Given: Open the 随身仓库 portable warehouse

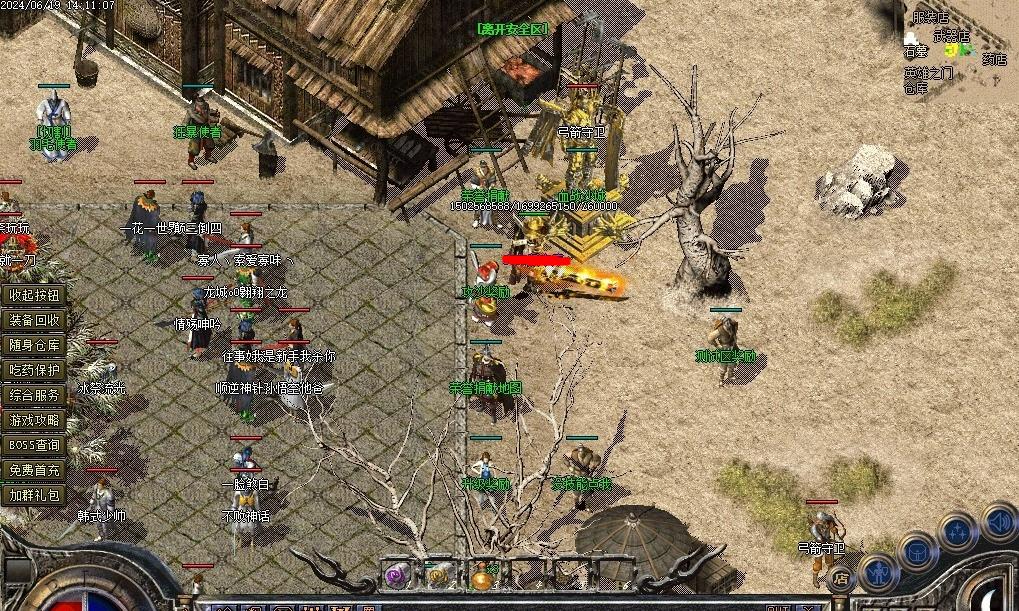Looking at the screenshot, I should point(35,345).
